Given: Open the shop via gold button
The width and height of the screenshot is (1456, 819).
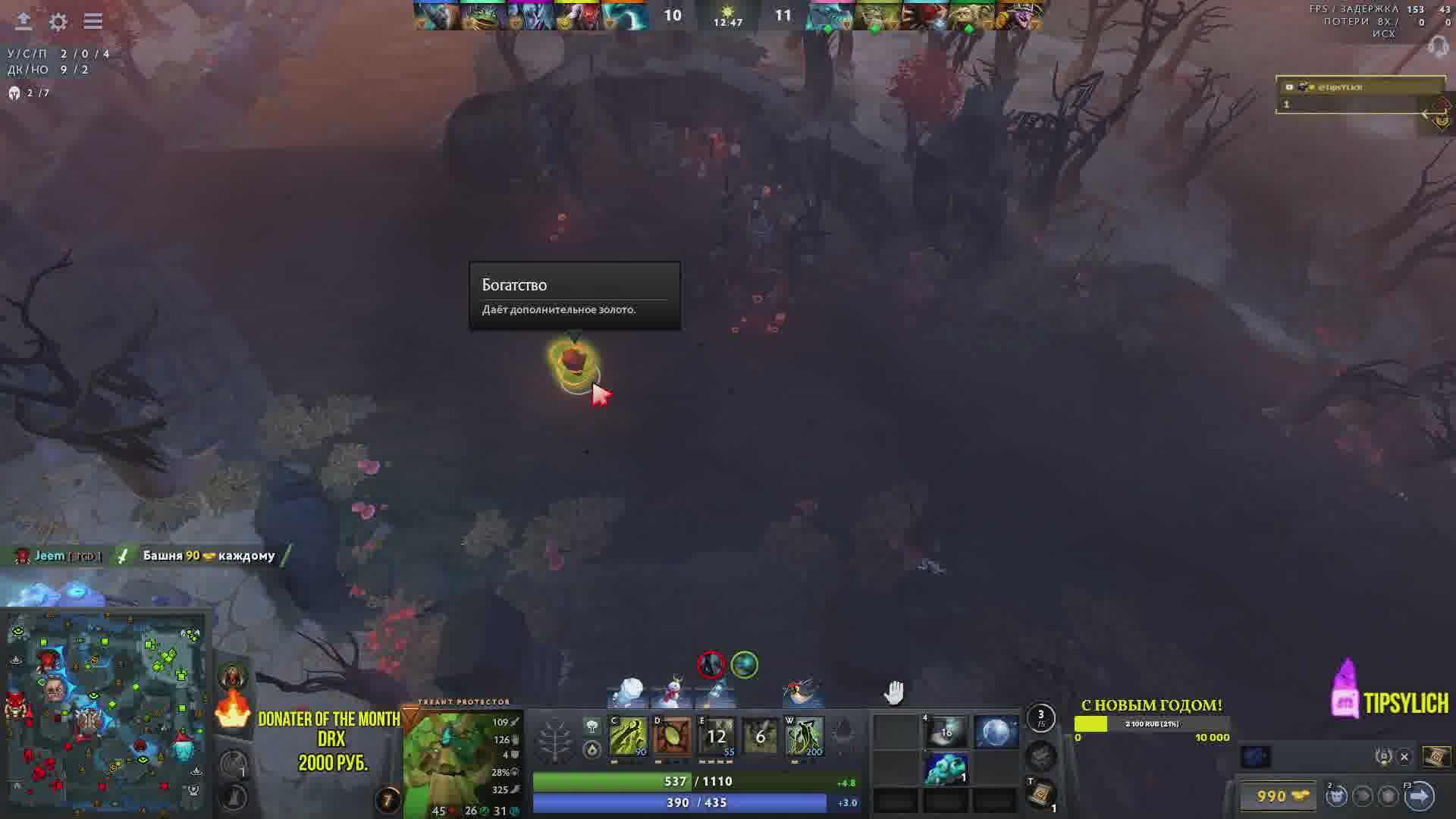Looking at the screenshot, I should point(1282,796).
